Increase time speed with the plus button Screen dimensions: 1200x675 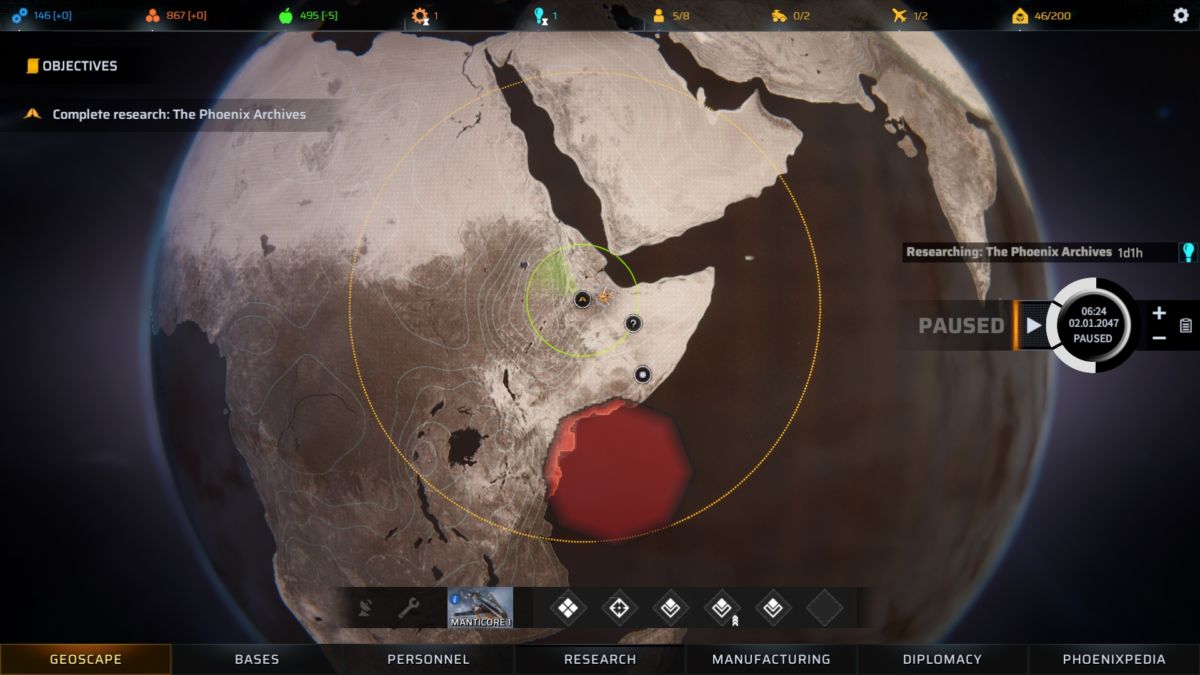pos(1159,313)
